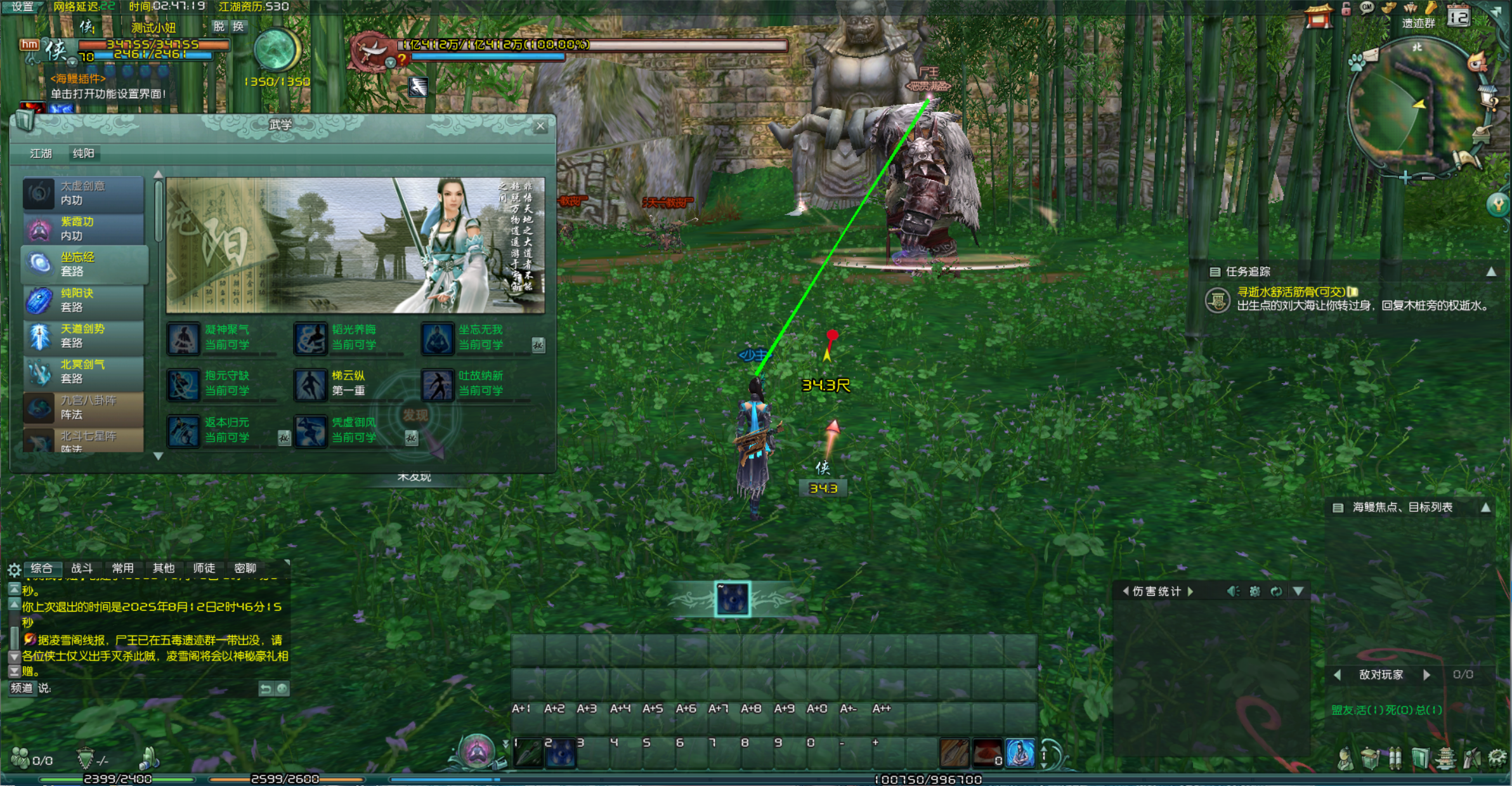The height and width of the screenshot is (786, 1512).
Task: Select the 韬光养晦 skill icon
Action: [311, 338]
